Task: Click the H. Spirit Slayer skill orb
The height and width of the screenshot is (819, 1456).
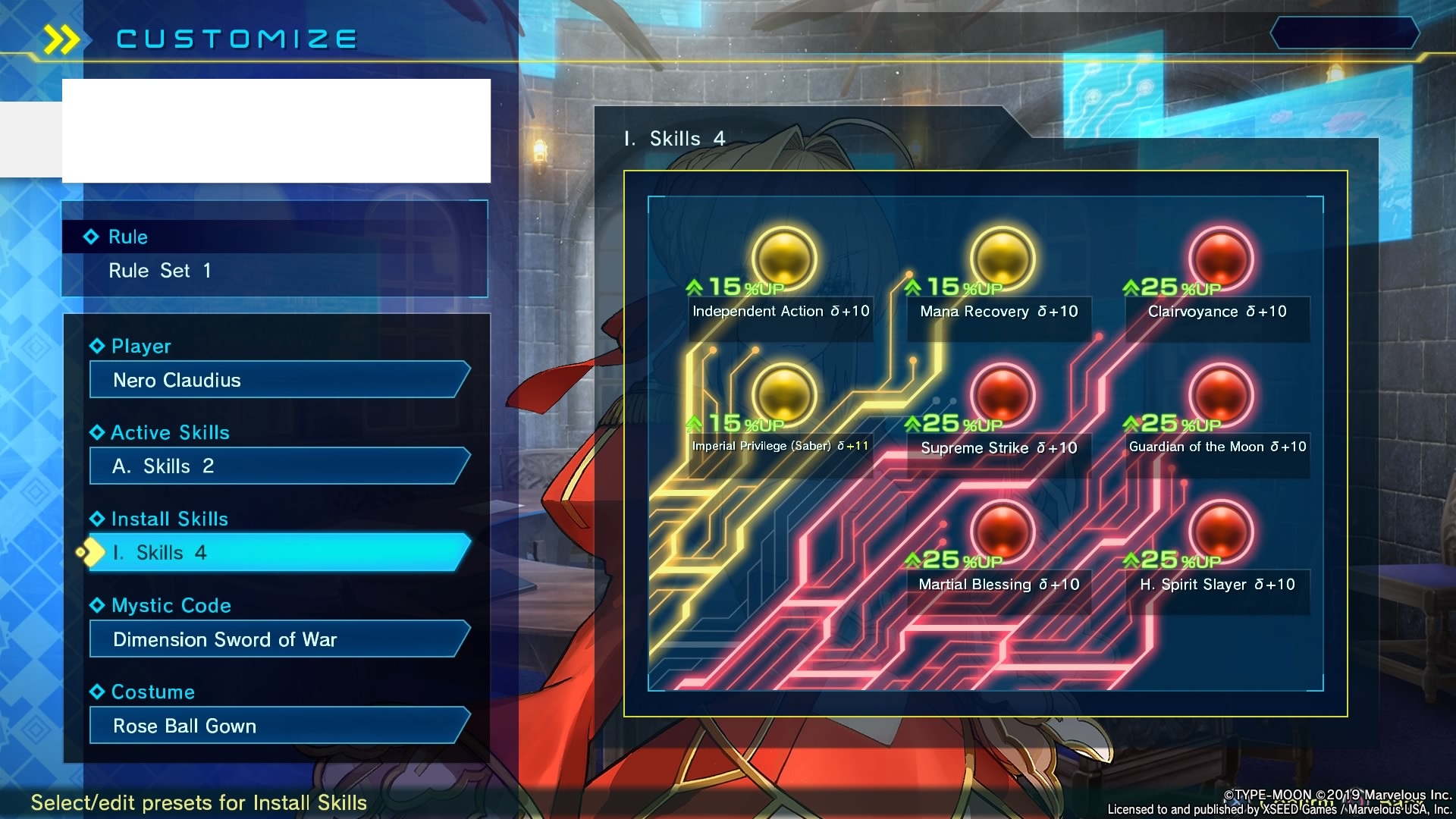Action: [x=1220, y=531]
